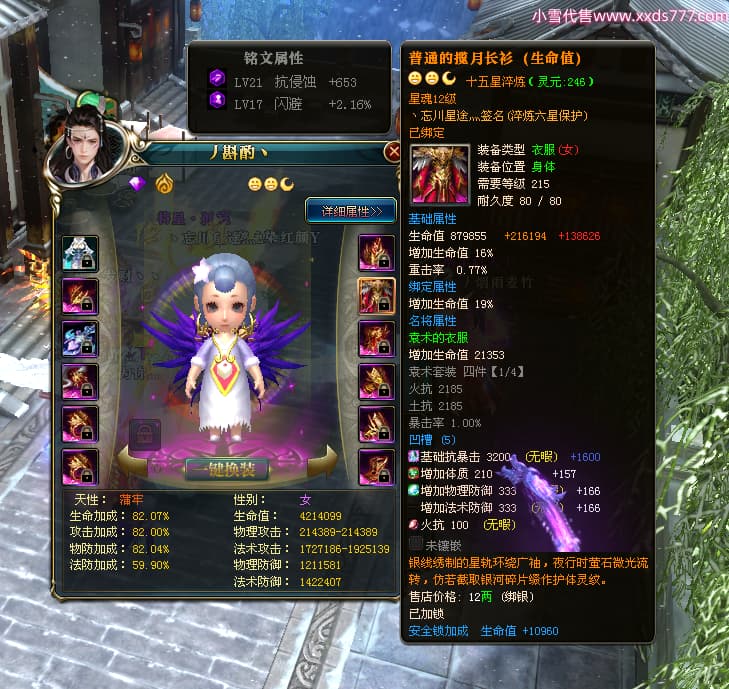Select the highlighted red robe clothing slot
The height and width of the screenshot is (689, 729).
click(x=376, y=294)
